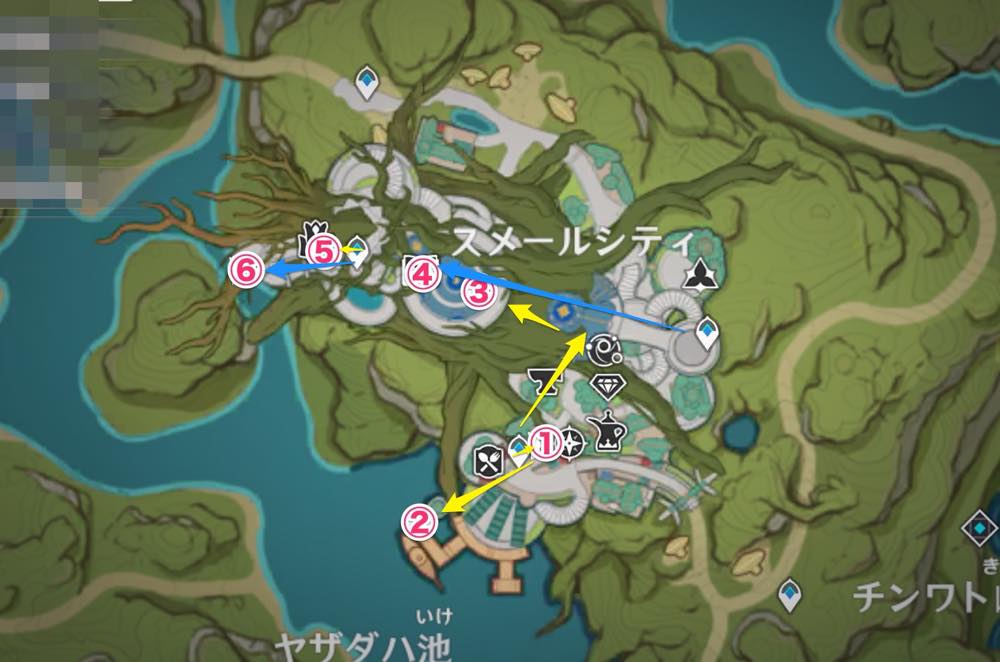This screenshot has width=1000, height=662.
Task: Click the diamond gem shop icon
Action: 608,386
